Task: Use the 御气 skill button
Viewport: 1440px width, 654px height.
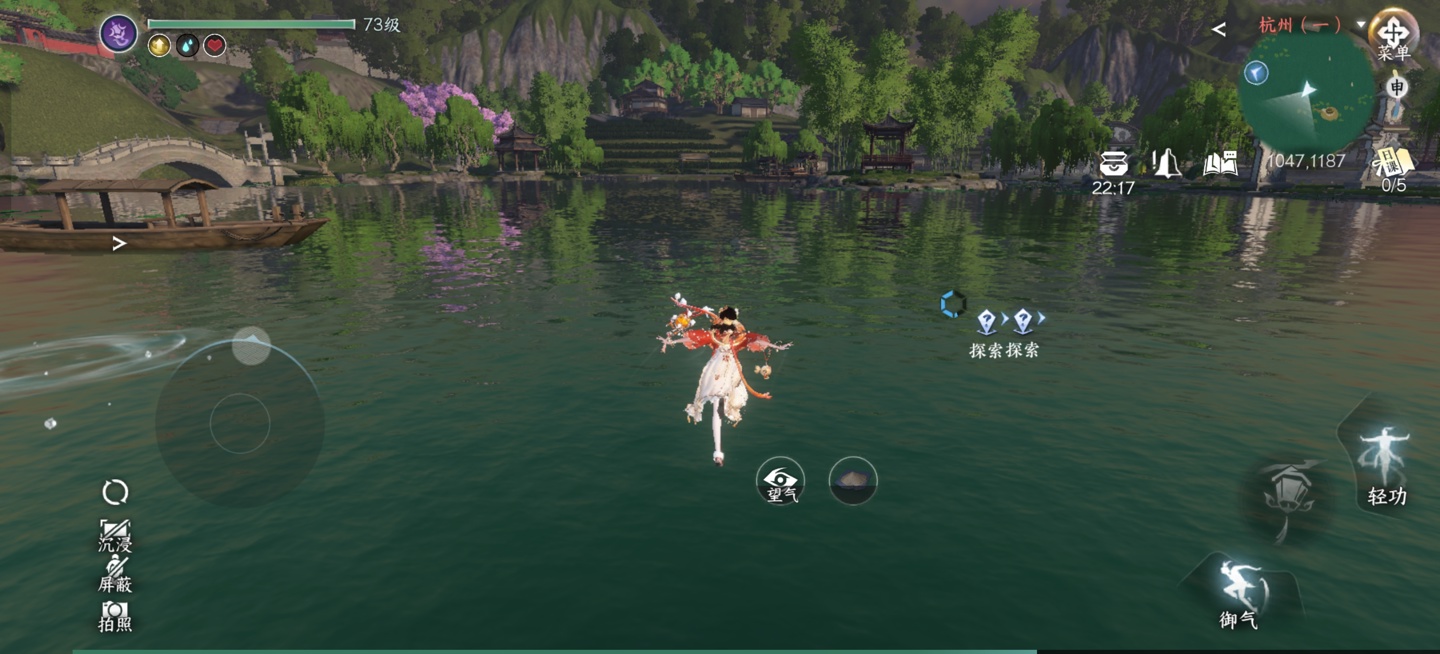Action: [1240, 591]
